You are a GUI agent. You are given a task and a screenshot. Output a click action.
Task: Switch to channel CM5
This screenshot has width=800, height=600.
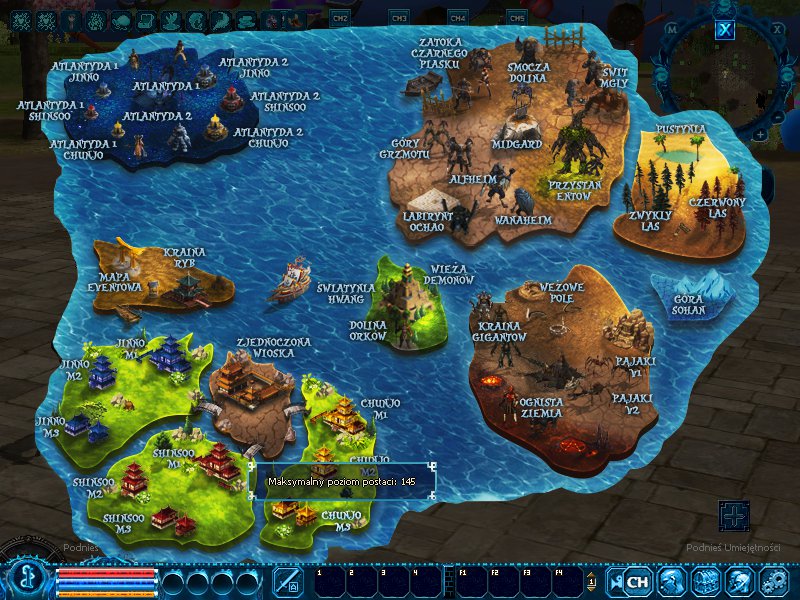(517, 18)
